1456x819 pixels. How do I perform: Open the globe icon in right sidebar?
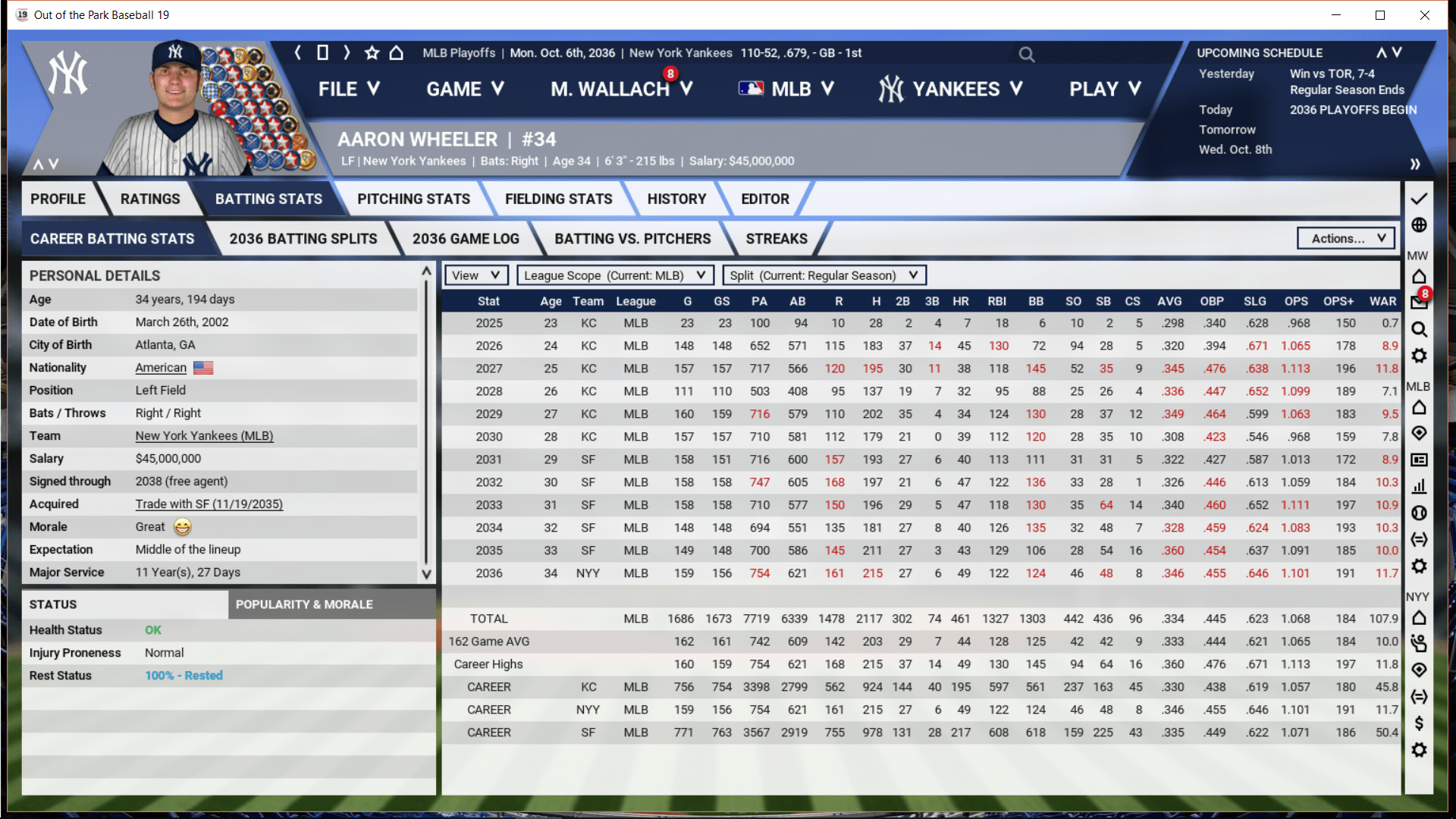click(x=1419, y=225)
